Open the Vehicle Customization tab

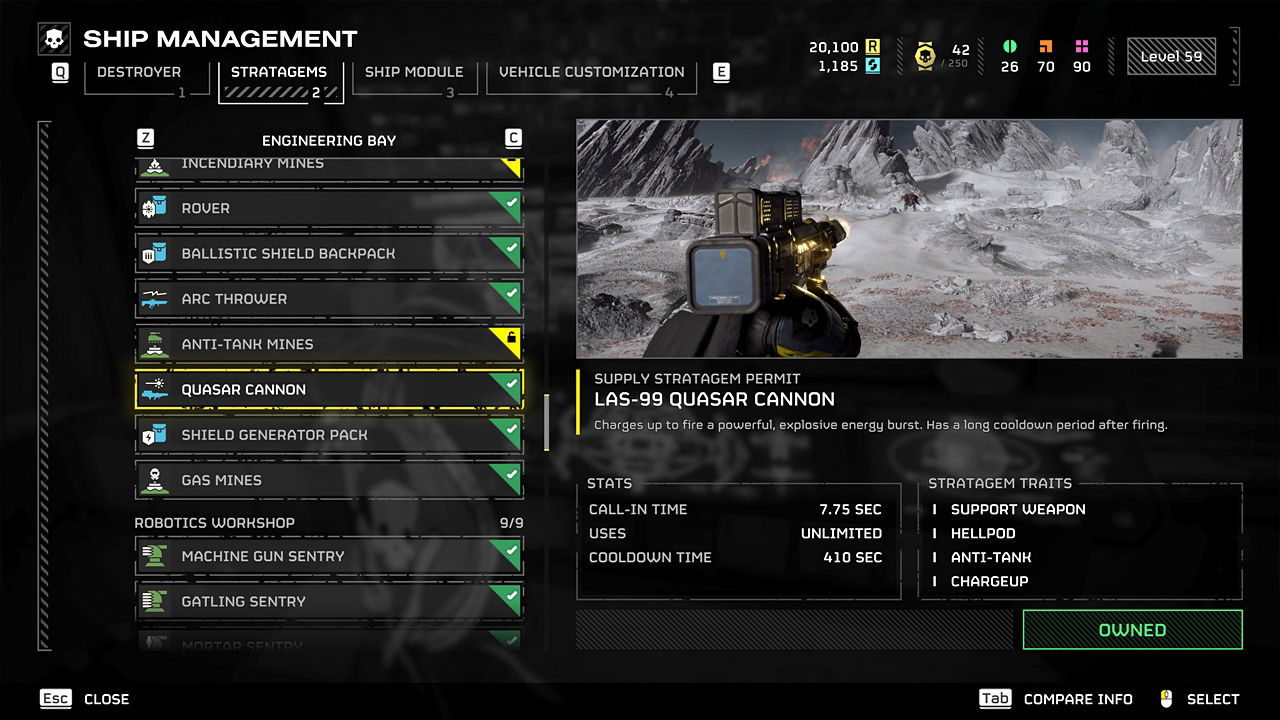(x=591, y=73)
